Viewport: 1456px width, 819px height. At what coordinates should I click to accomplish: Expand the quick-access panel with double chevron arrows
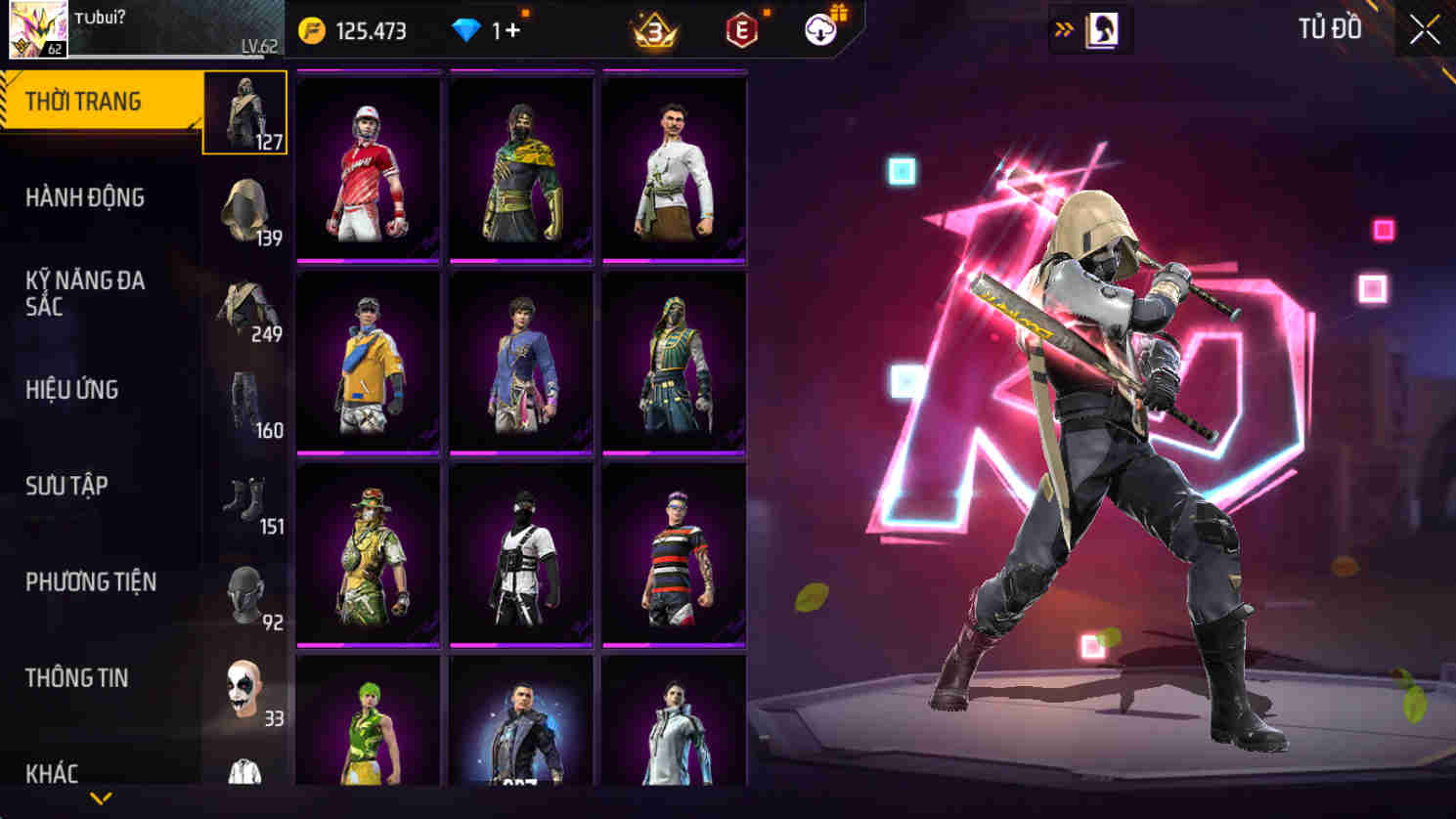coord(1062,28)
